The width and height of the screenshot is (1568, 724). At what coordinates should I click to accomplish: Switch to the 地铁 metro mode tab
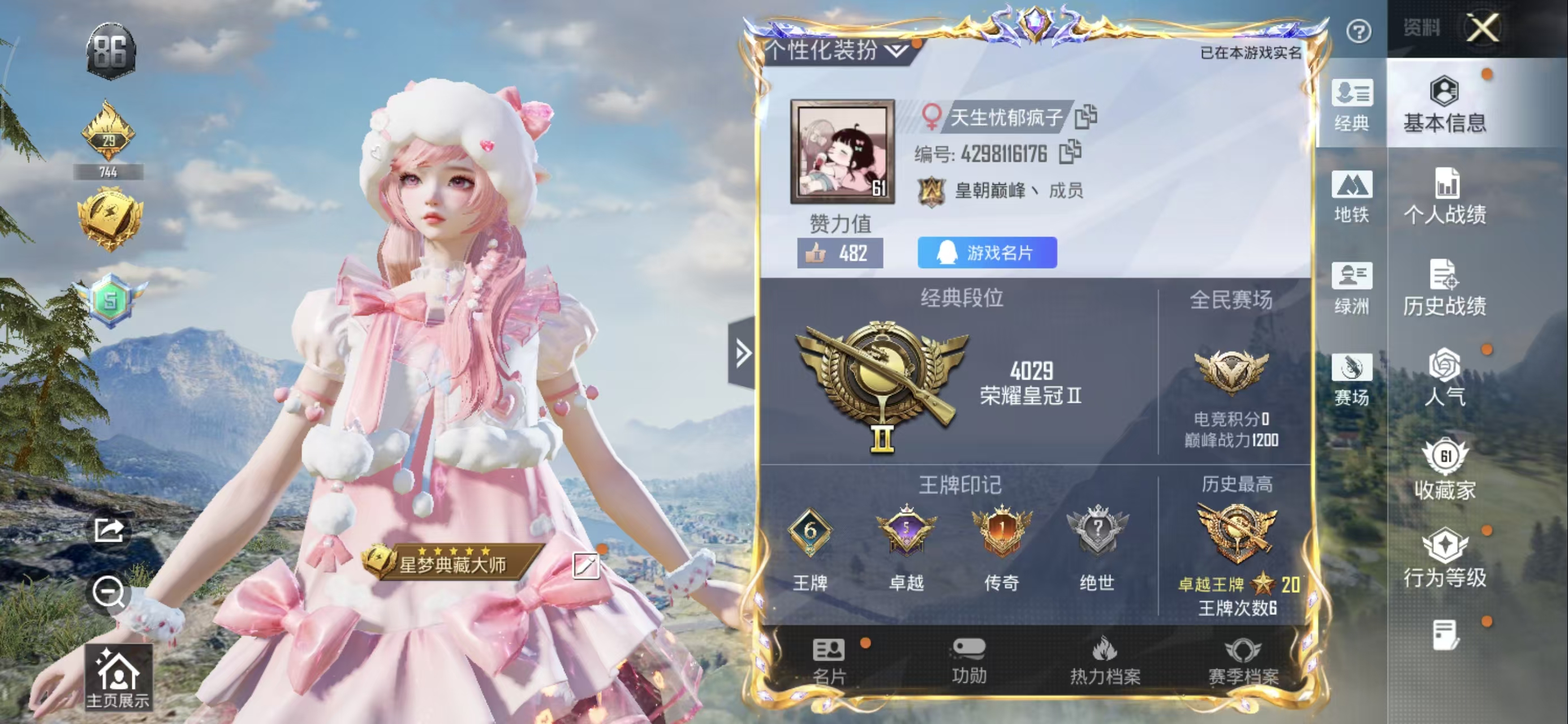tap(1351, 196)
